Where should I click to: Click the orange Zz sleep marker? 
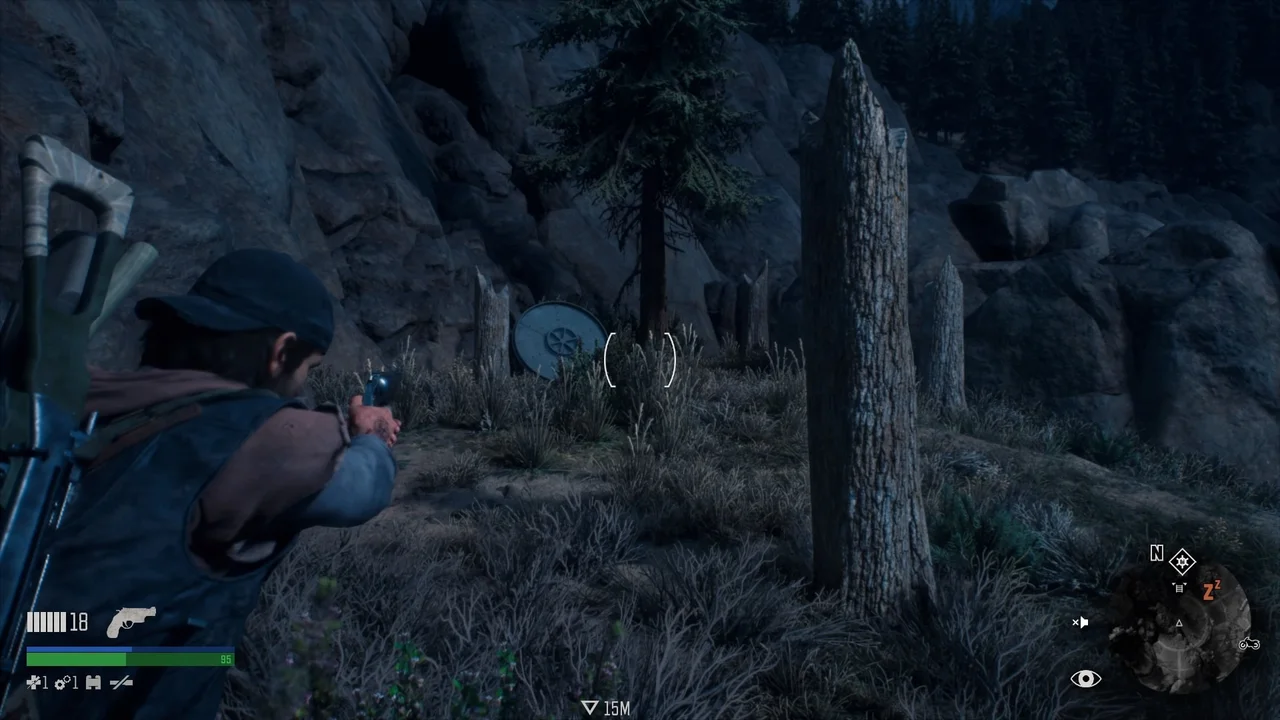(x=1211, y=590)
